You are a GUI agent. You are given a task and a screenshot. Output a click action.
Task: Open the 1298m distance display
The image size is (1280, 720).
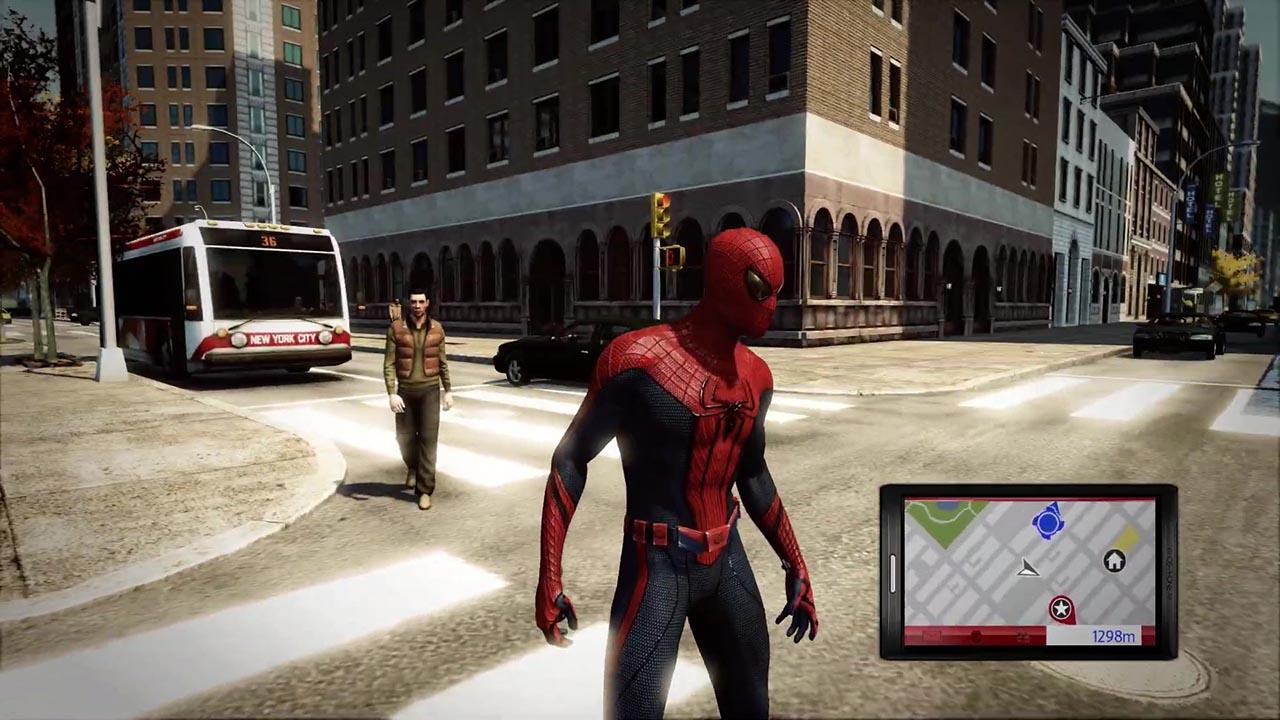pos(1114,635)
